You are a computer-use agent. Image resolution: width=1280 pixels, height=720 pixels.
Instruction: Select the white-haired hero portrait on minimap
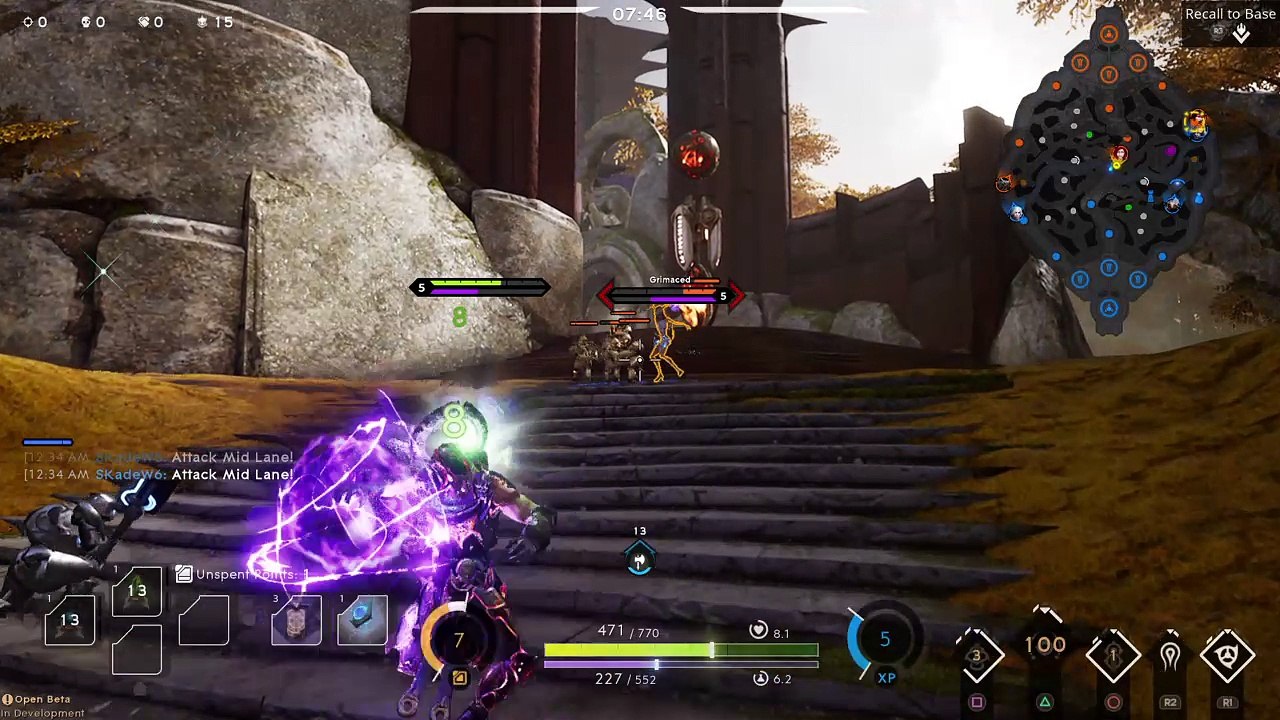tap(1017, 212)
